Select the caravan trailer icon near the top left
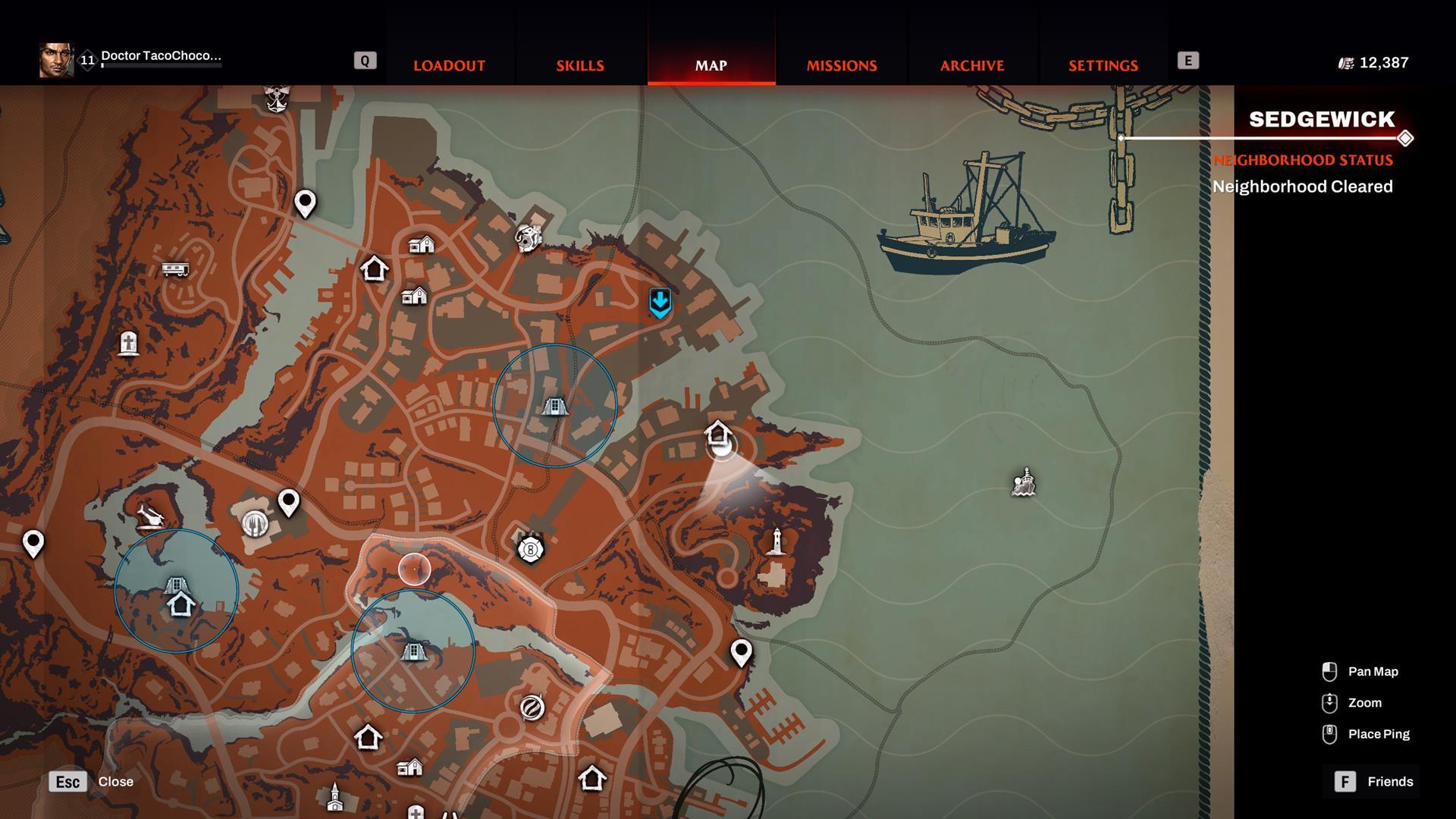 pyautogui.click(x=174, y=269)
